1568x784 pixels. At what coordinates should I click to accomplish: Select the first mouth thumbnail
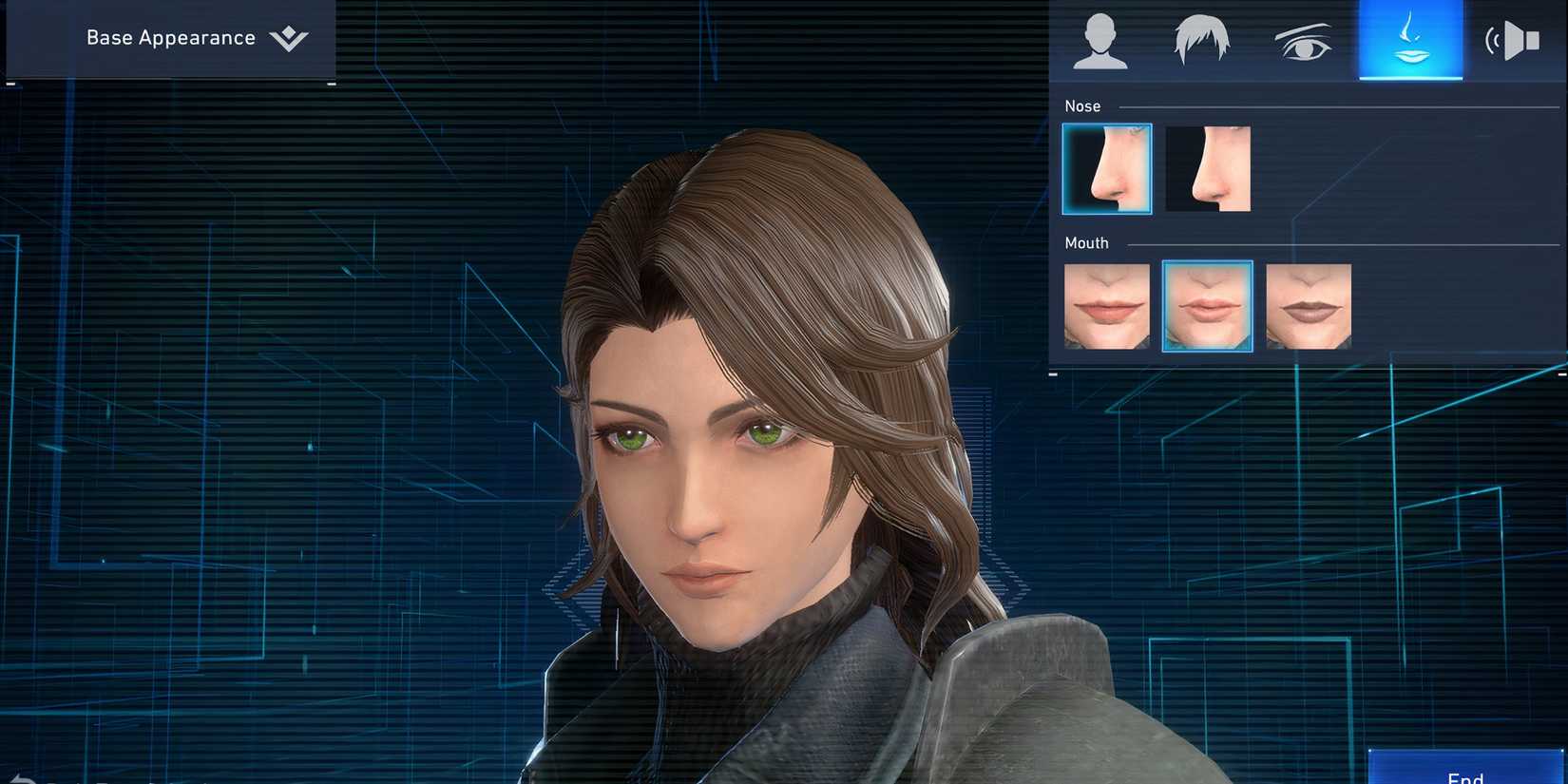pos(1106,306)
